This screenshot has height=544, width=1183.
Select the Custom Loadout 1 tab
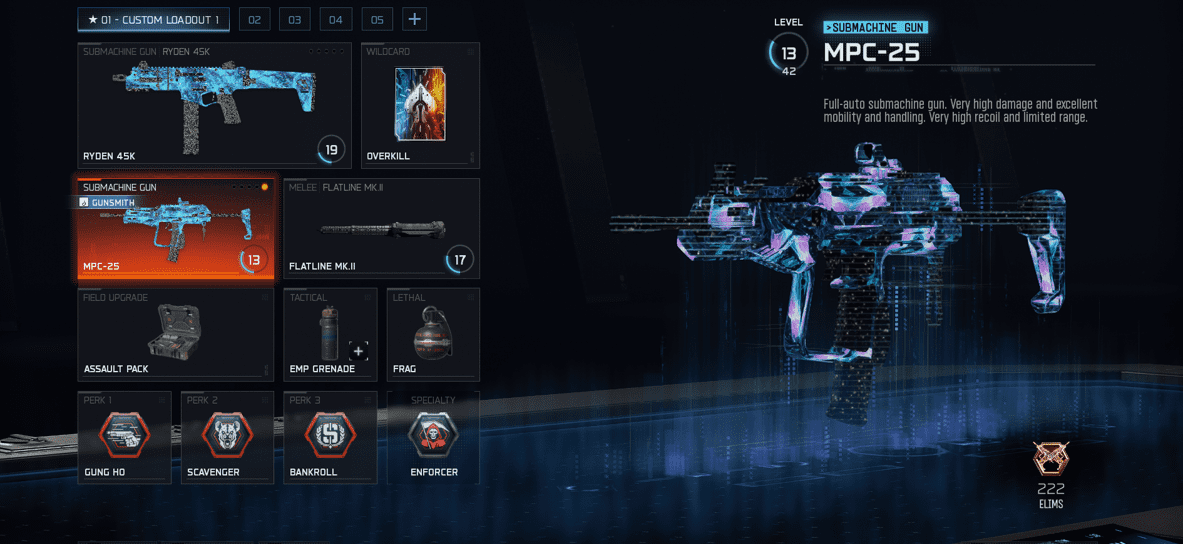pos(153,19)
